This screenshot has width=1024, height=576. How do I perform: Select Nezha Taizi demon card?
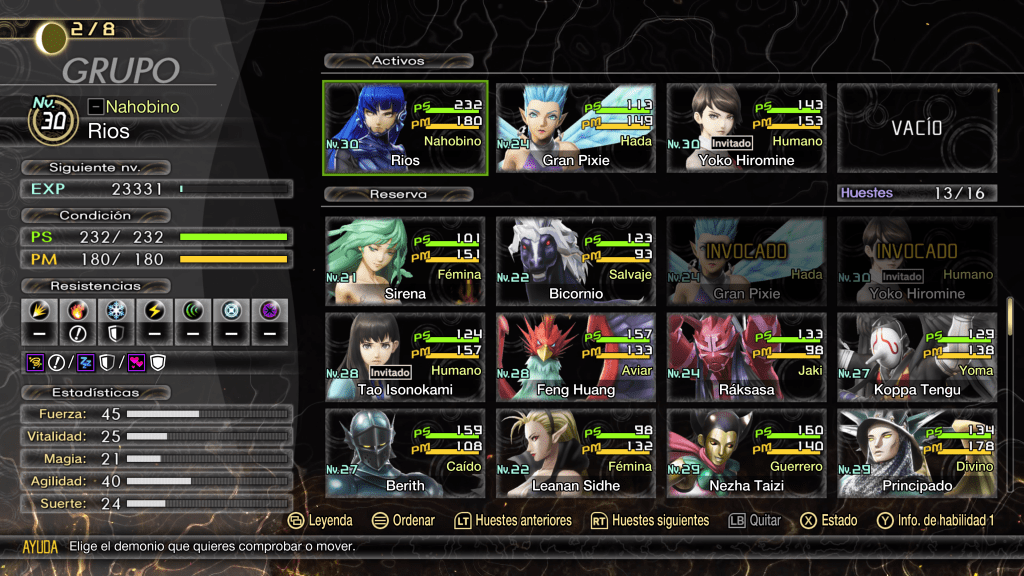746,452
